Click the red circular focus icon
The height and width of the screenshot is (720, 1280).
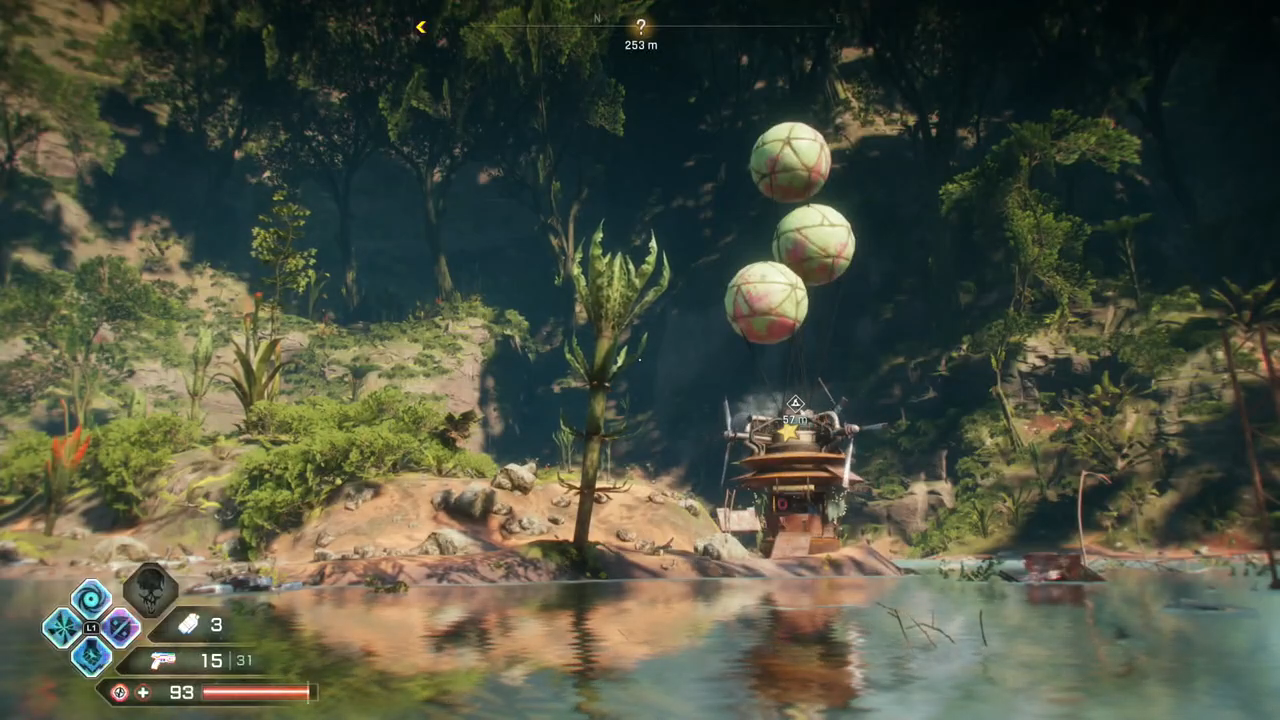tap(119, 692)
